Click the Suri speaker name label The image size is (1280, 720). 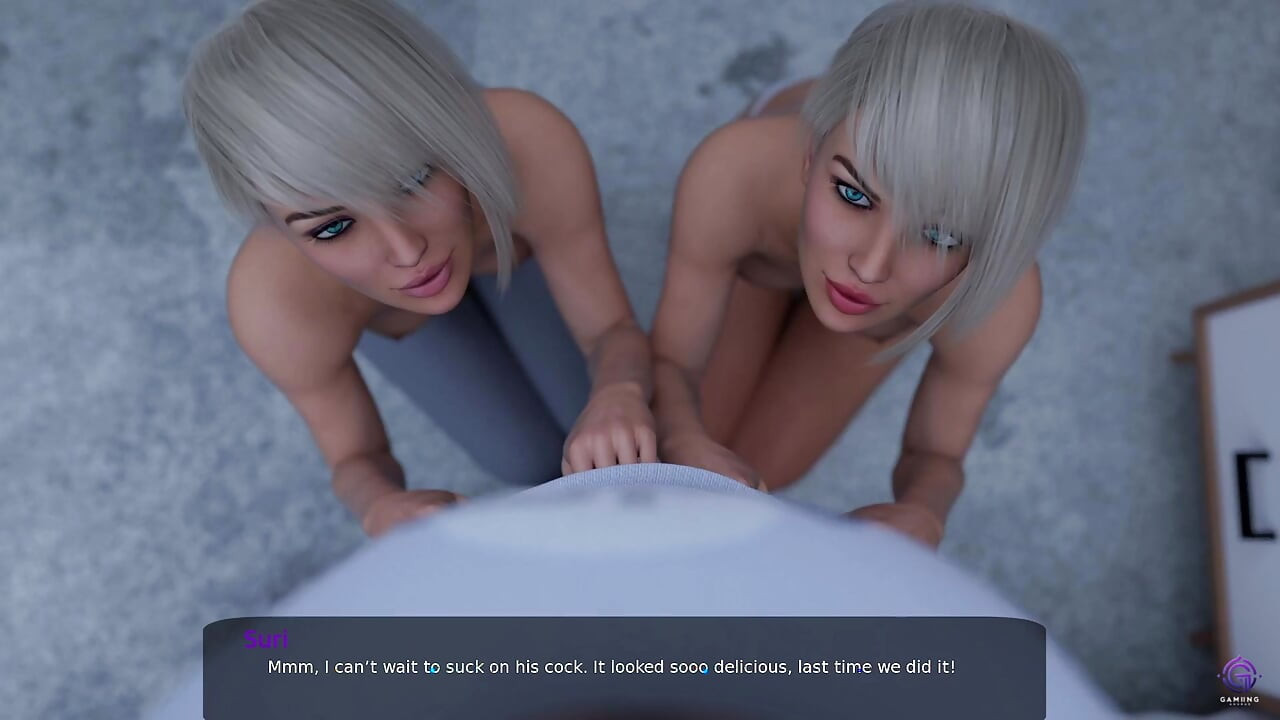click(x=267, y=640)
